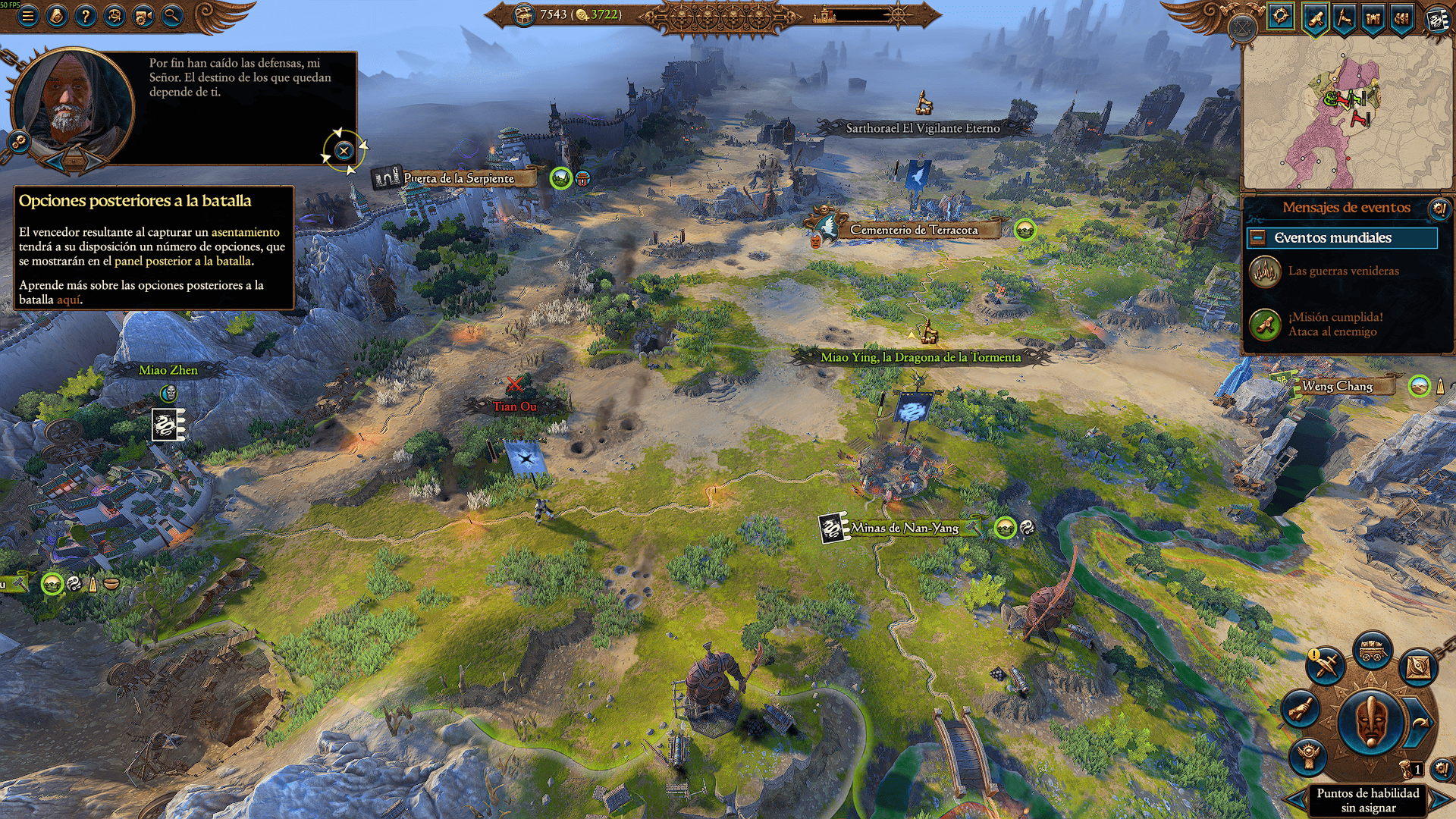Screen dimensions: 1456x819
Task: Open the camera settings icon
Action: click(143, 16)
